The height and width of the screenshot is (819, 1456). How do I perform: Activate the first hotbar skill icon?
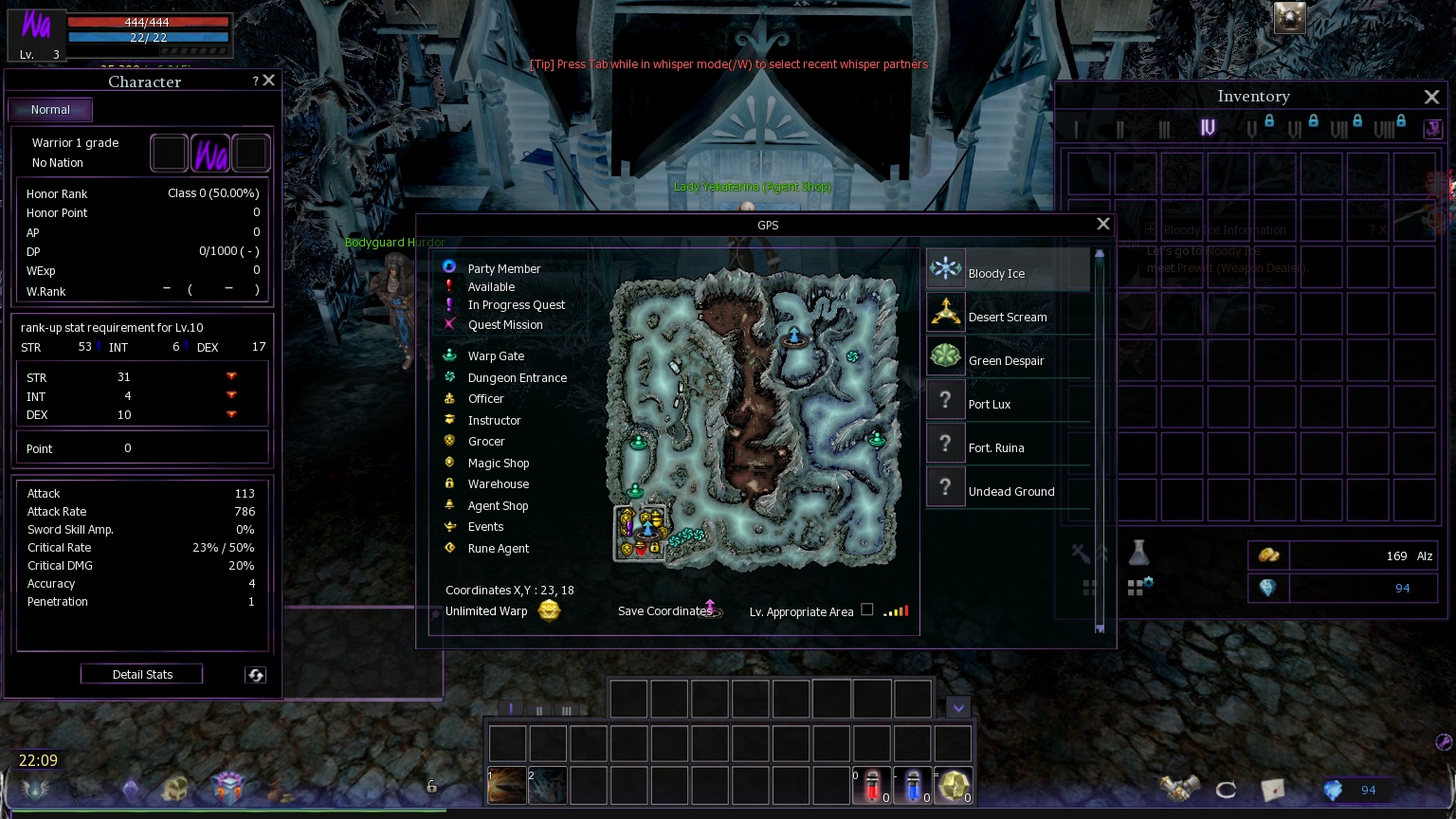click(x=507, y=786)
